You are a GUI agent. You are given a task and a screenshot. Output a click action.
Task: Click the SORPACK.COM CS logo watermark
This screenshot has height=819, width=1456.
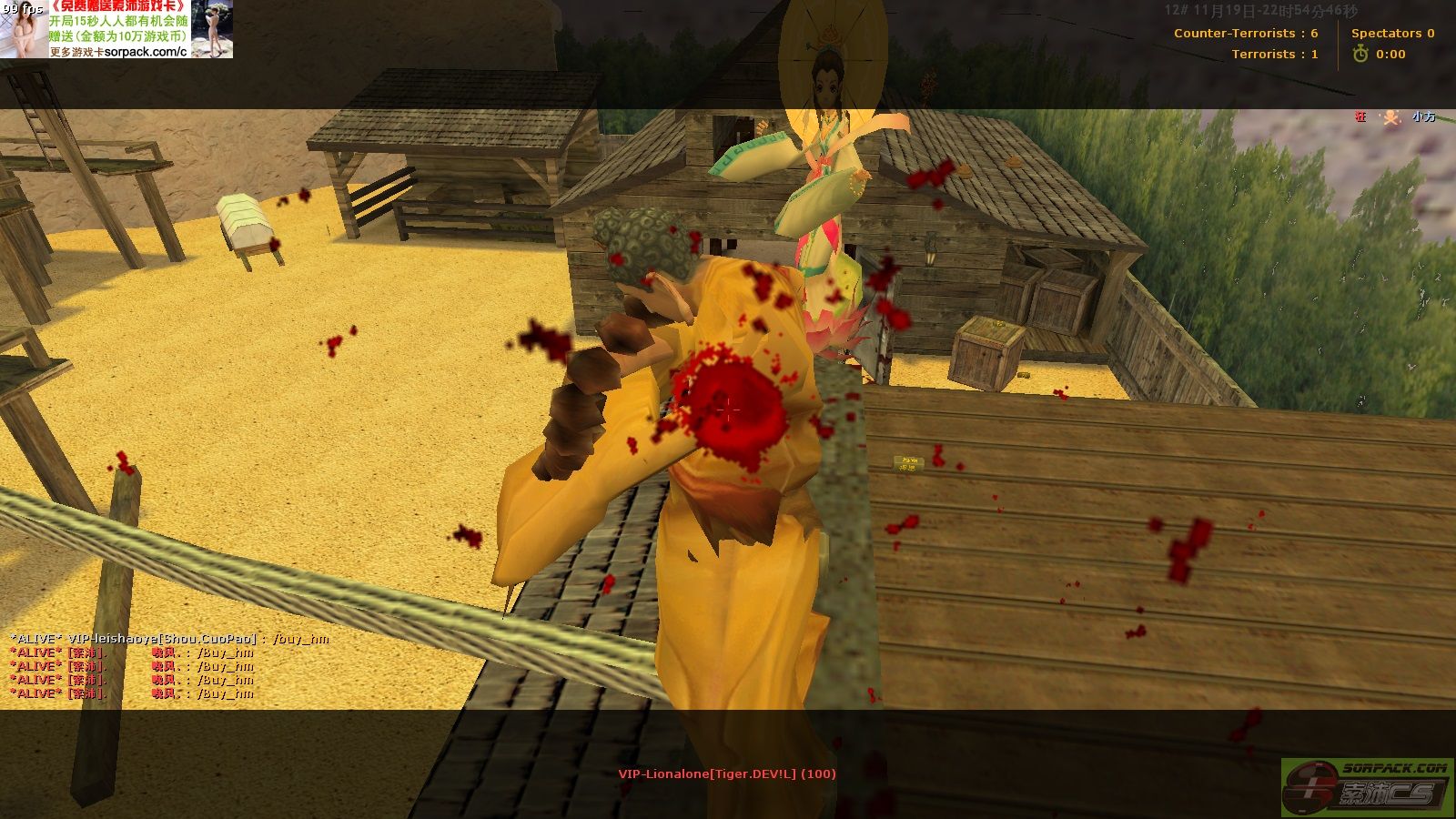[x=1367, y=786]
